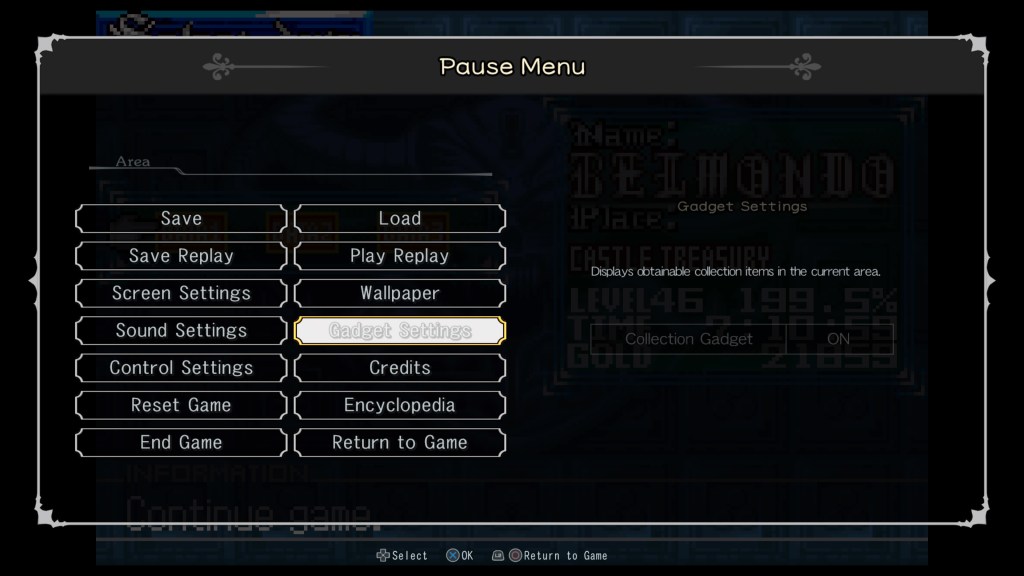Image resolution: width=1024 pixels, height=576 pixels.
Task: Toggle the Collection Gadget ON setting
Action: click(x=838, y=339)
